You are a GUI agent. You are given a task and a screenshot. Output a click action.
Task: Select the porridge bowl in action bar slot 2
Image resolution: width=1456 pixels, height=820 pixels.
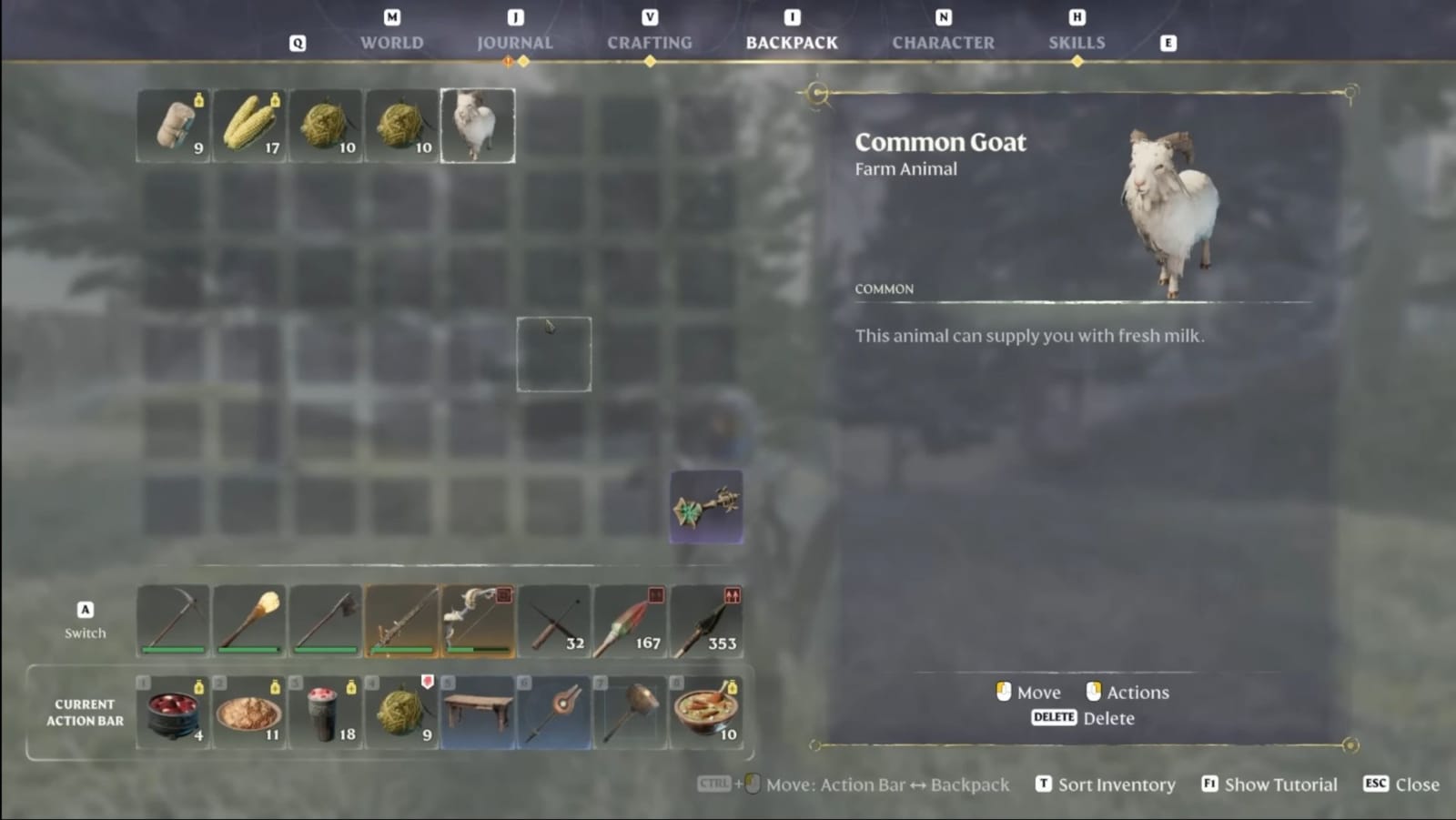pyautogui.click(x=248, y=713)
